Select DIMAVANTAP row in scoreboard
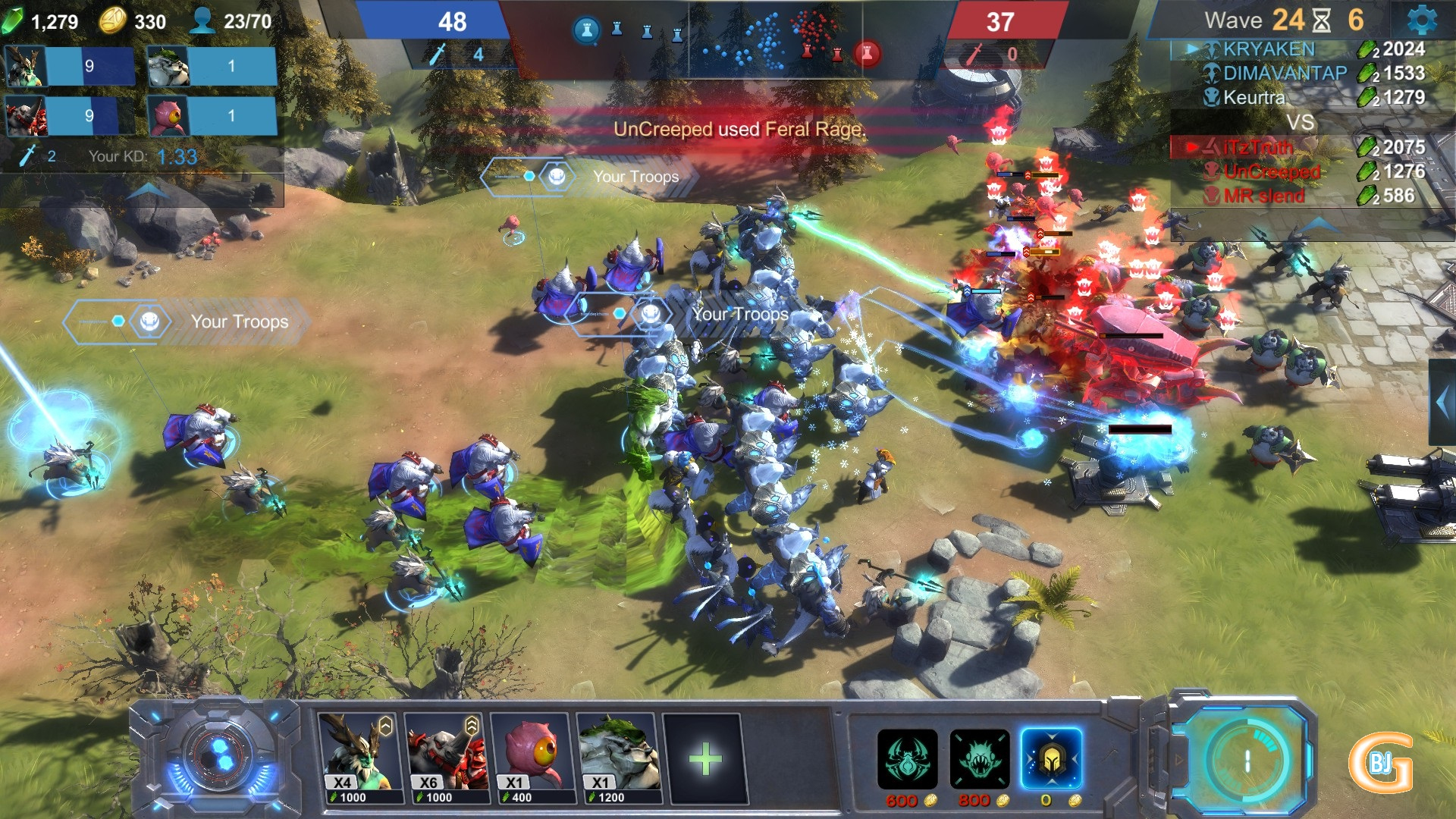 [1285, 74]
